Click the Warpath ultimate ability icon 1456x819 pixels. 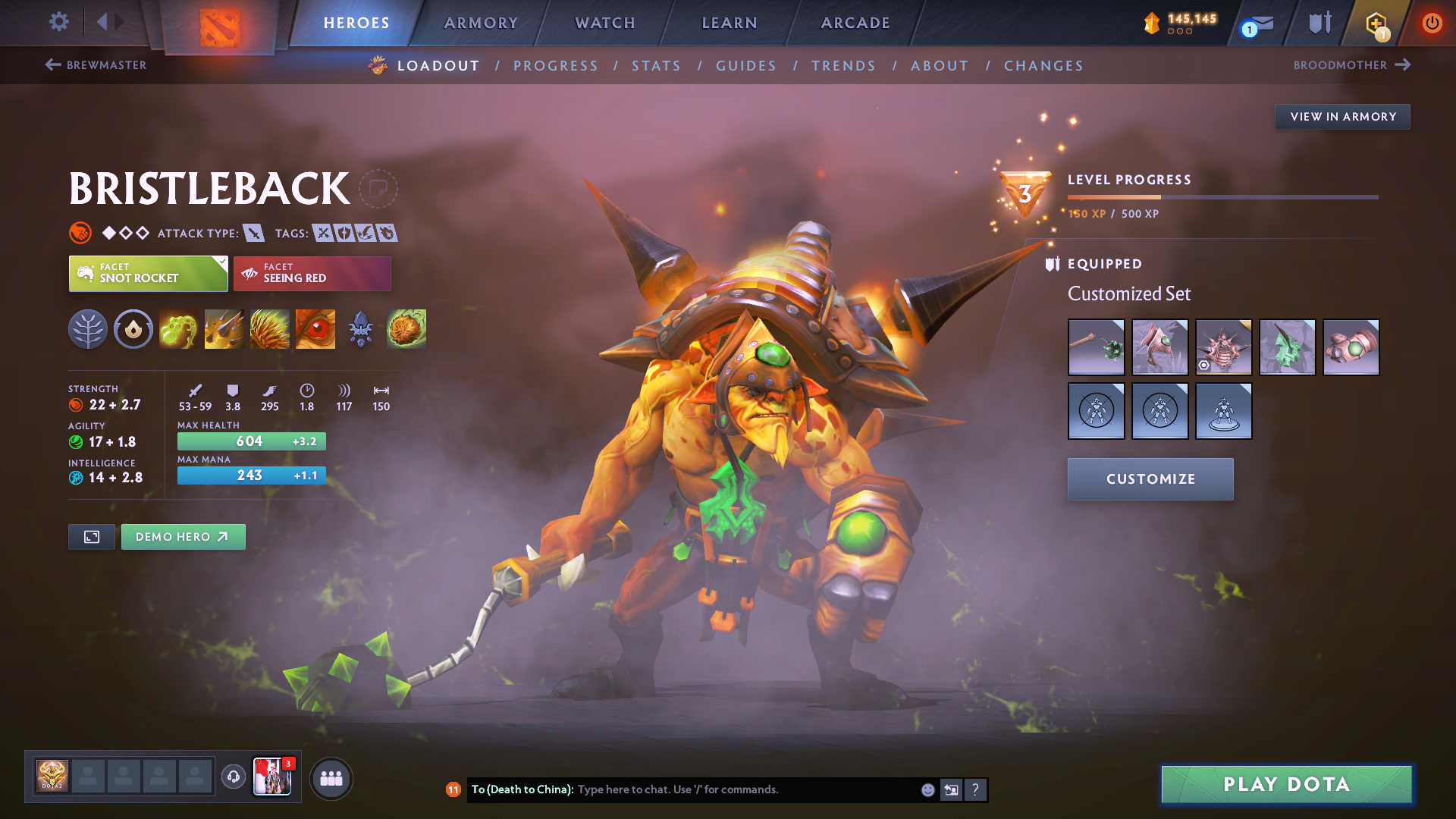click(315, 329)
